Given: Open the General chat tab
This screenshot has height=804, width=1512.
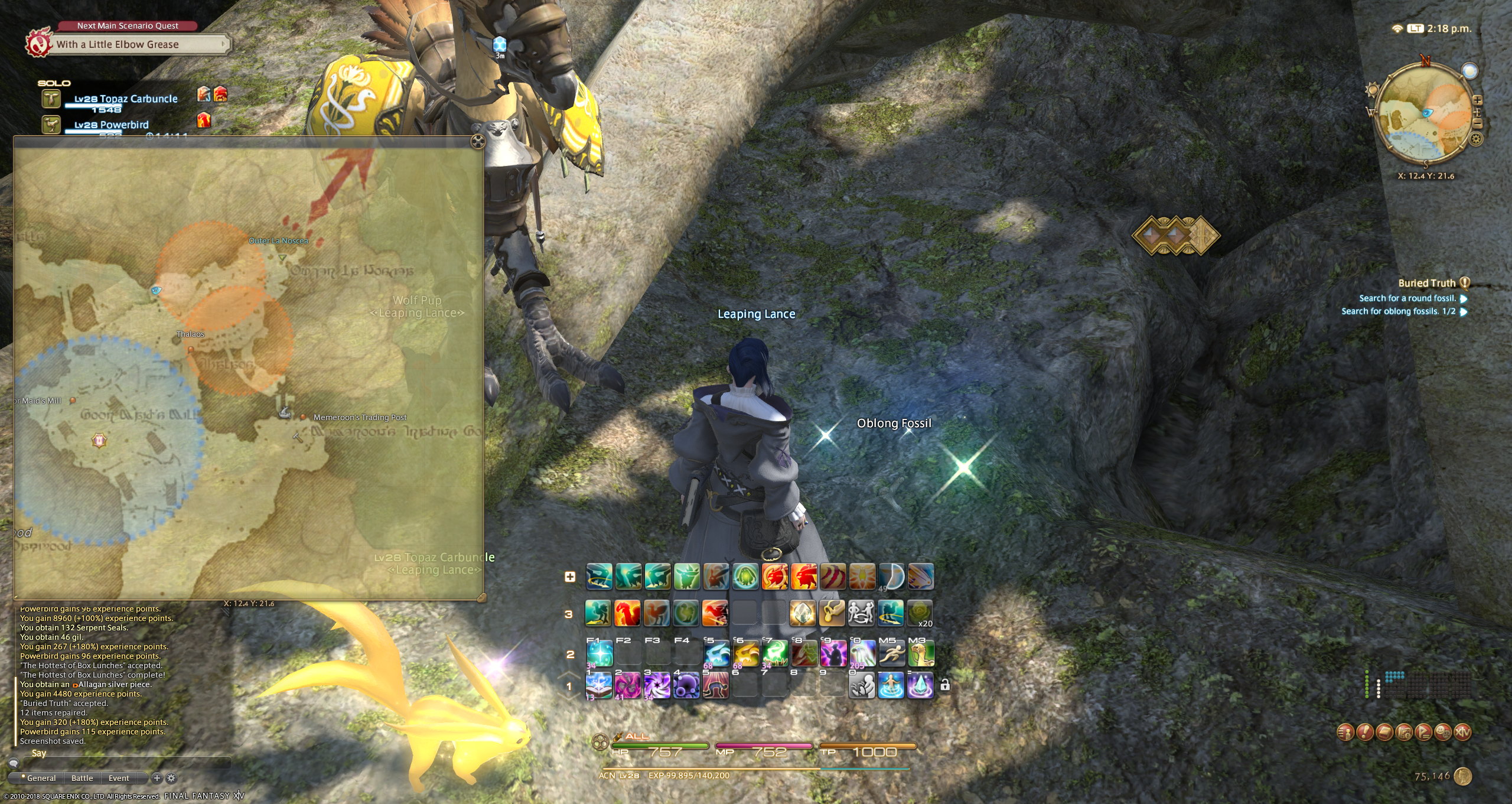Looking at the screenshot, I should click(x=41, y=778).
